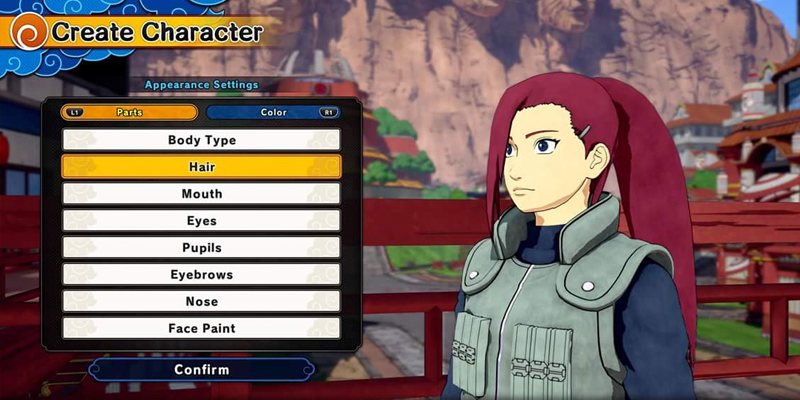
Task: Open the Eyebrows option
Action: tap(201, 274)
